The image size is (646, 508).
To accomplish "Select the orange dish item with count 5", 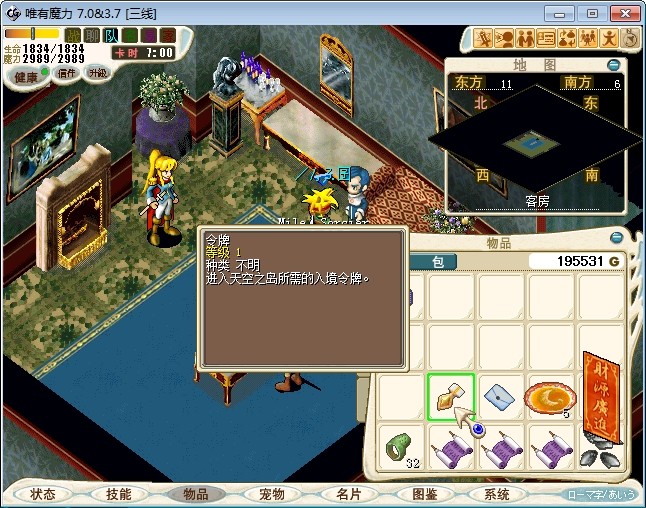I will coord(549,397).
